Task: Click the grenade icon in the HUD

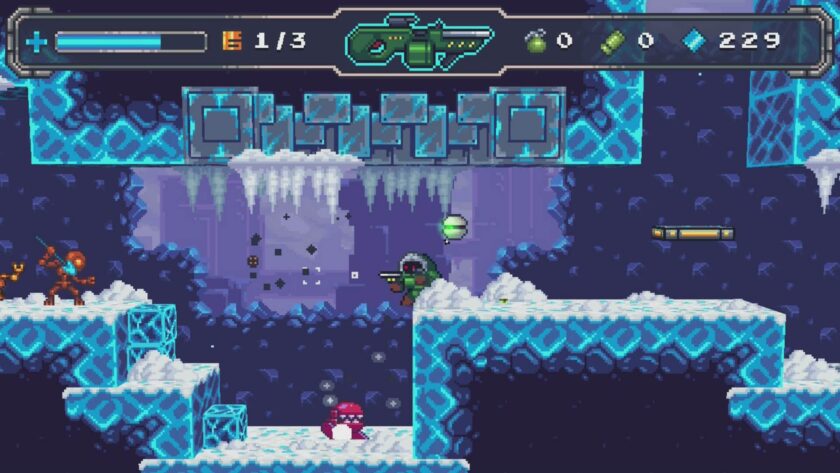Action: pos(535,41)
